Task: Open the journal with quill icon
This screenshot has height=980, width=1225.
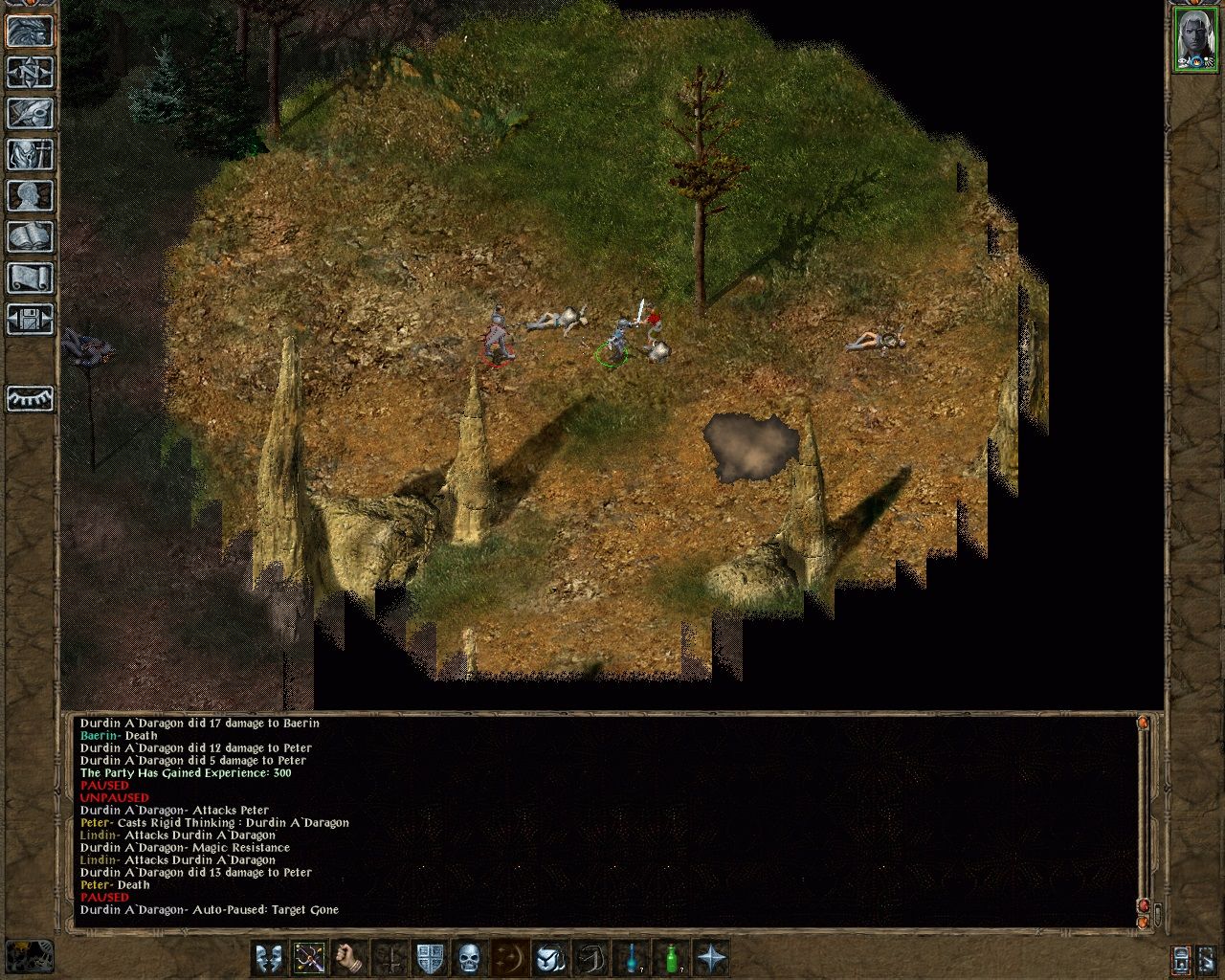Action: pyautogui.click(x=30, y=113)
